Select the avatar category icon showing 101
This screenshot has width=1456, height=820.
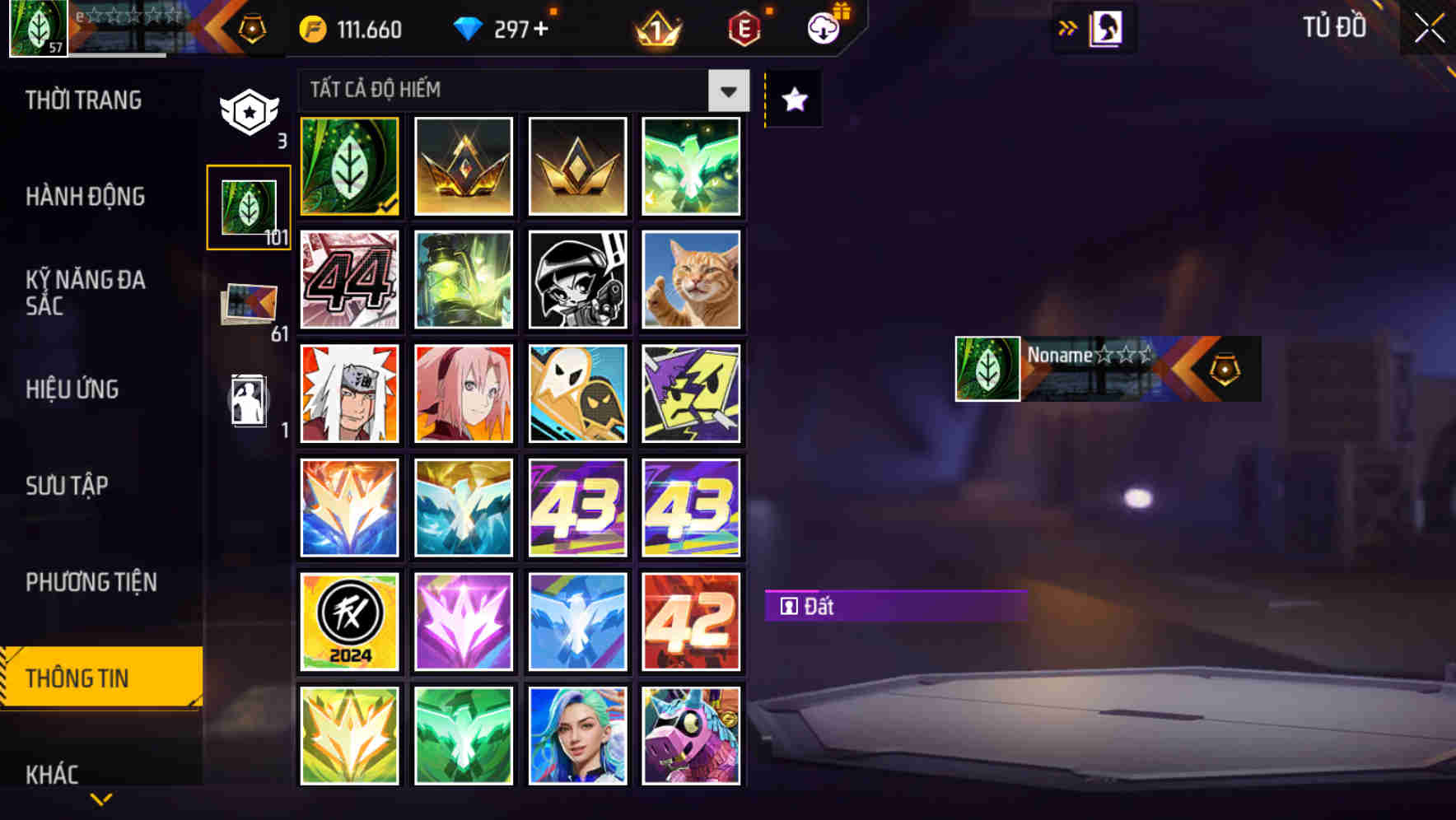pyautogui.click(x=249, y=207)
